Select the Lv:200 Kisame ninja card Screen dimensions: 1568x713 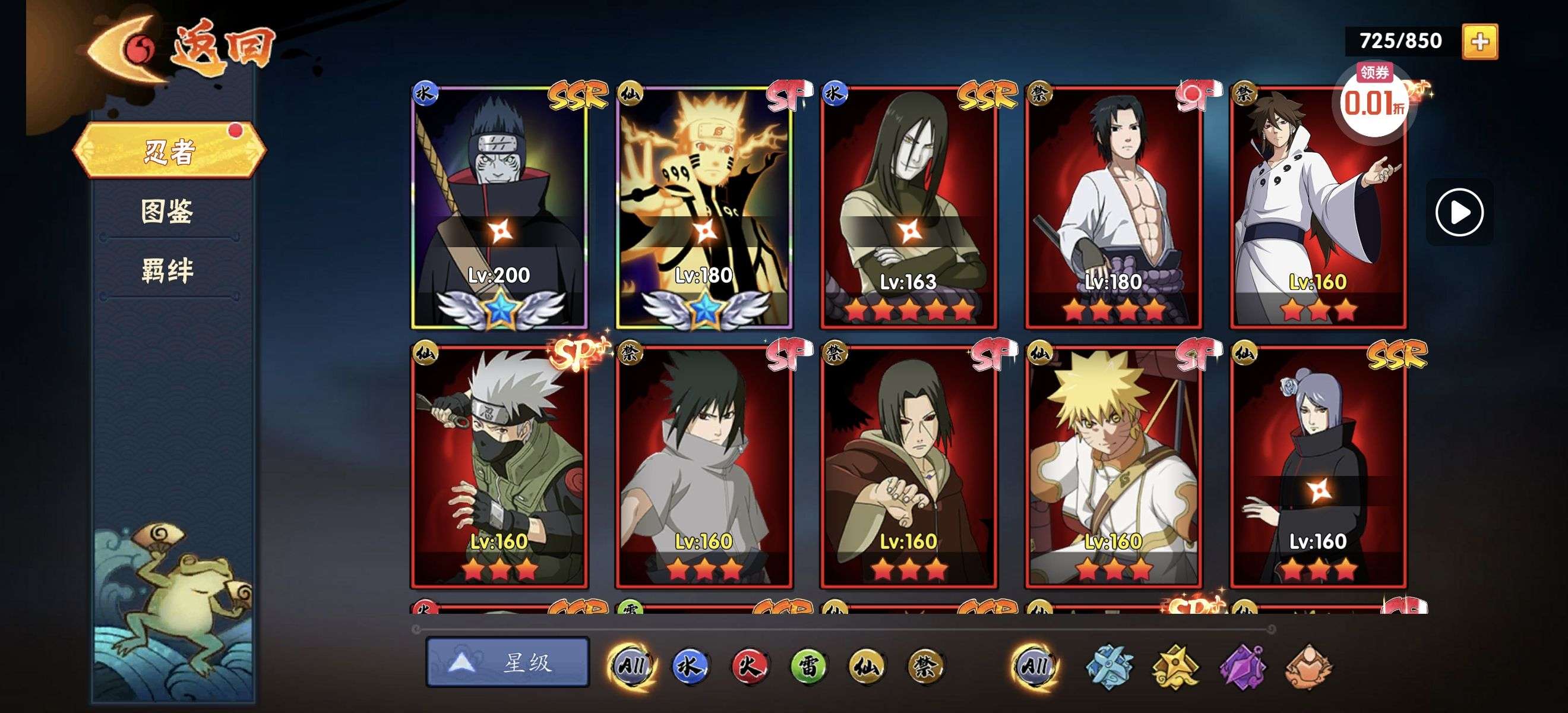499,207
